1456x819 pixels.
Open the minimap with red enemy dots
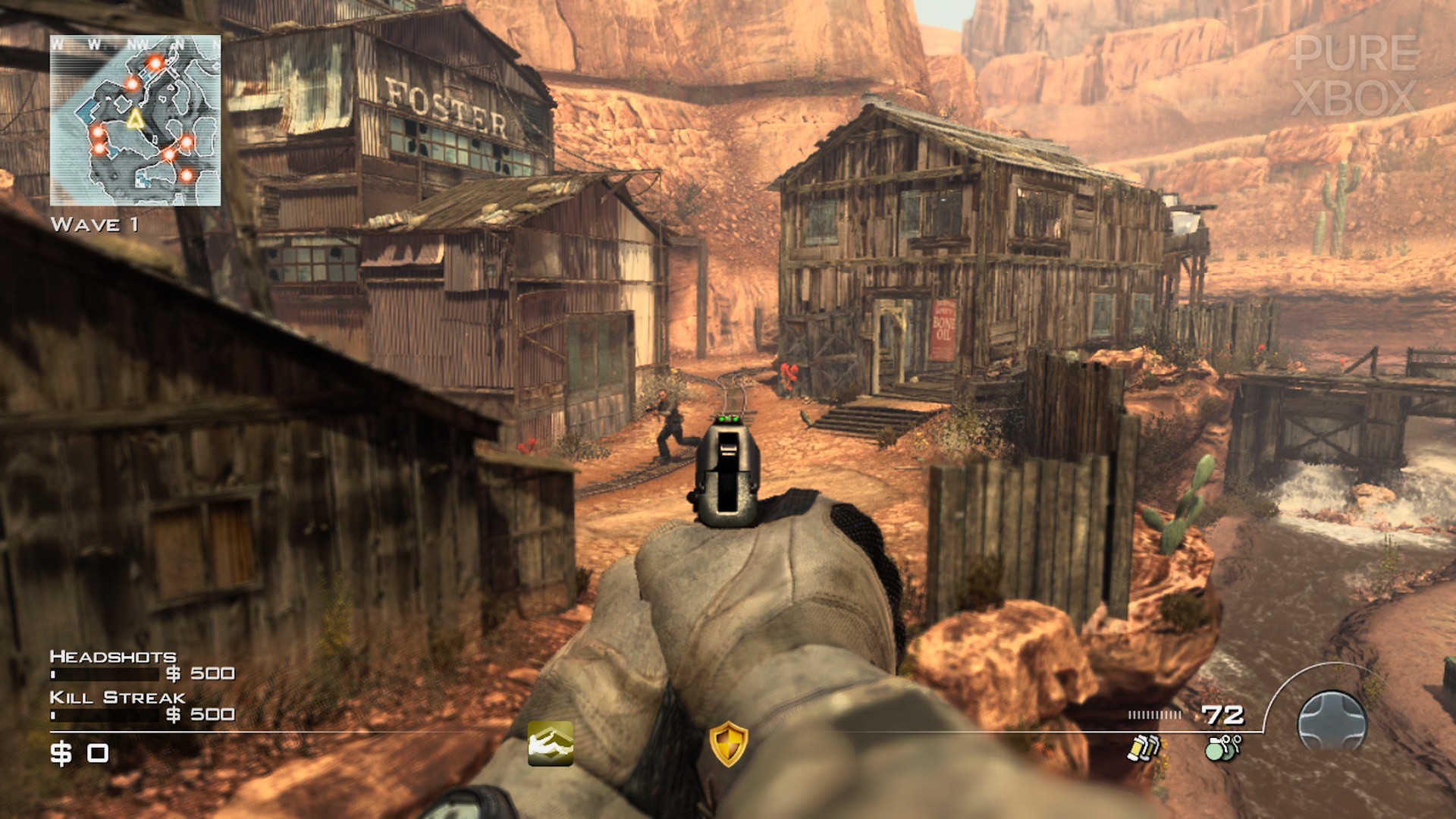(136, 121)
